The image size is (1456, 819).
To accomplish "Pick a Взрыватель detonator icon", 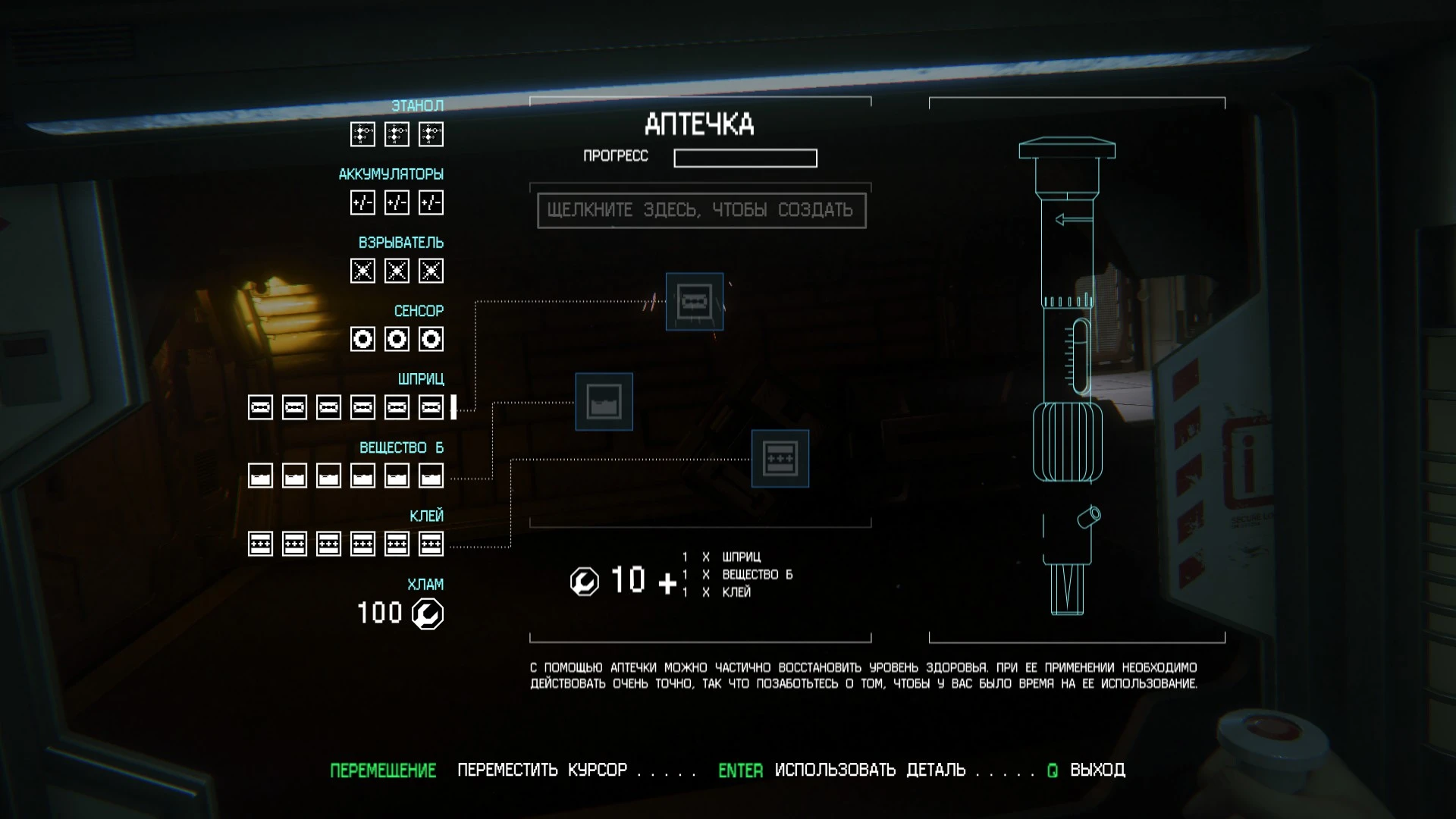I will (362, 271).
